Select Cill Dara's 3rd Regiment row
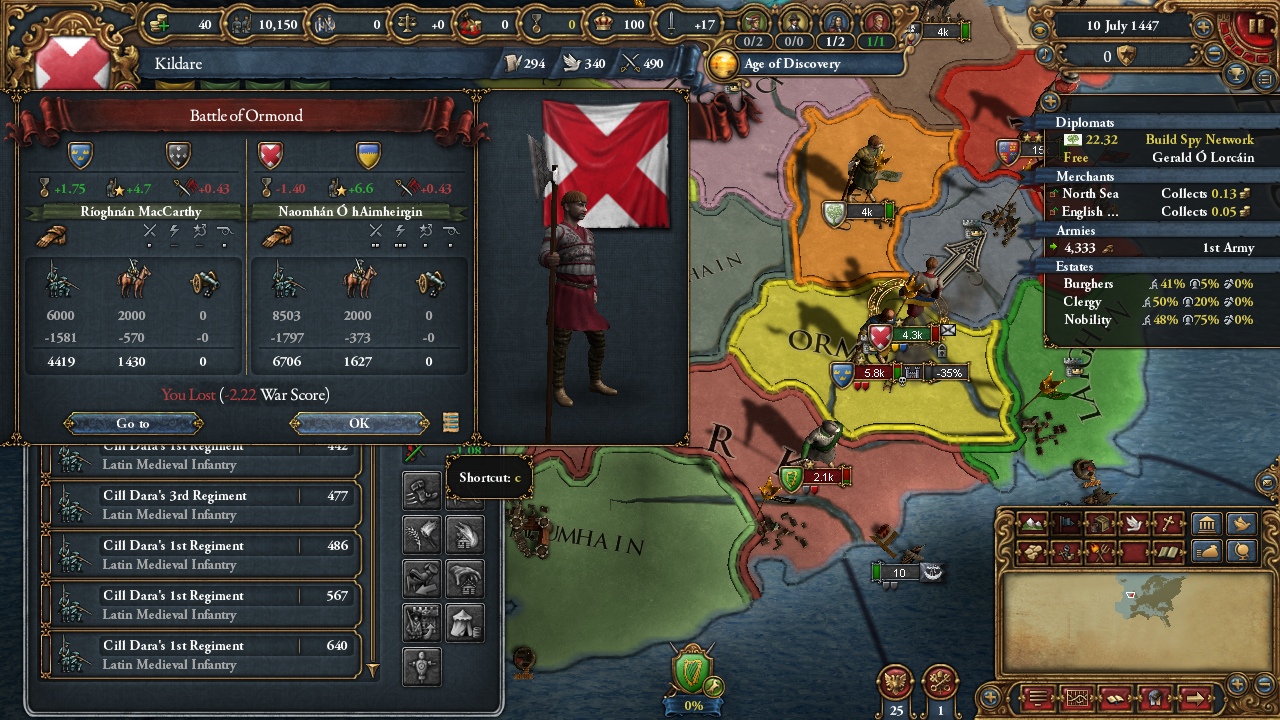 [x=200, y=505]
